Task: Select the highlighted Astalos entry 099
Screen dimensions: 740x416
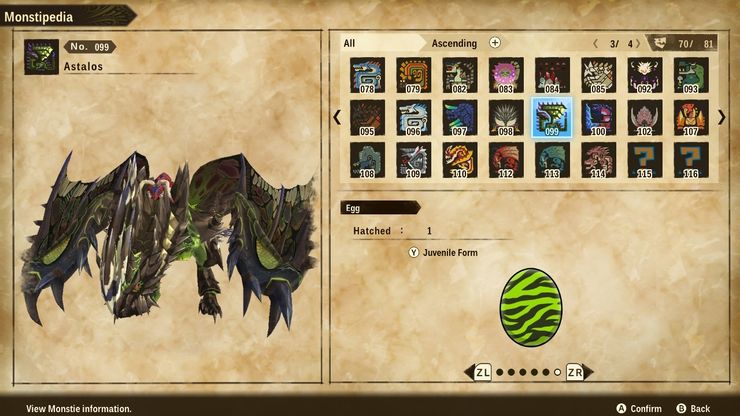Action: click(x=552, y=117)
